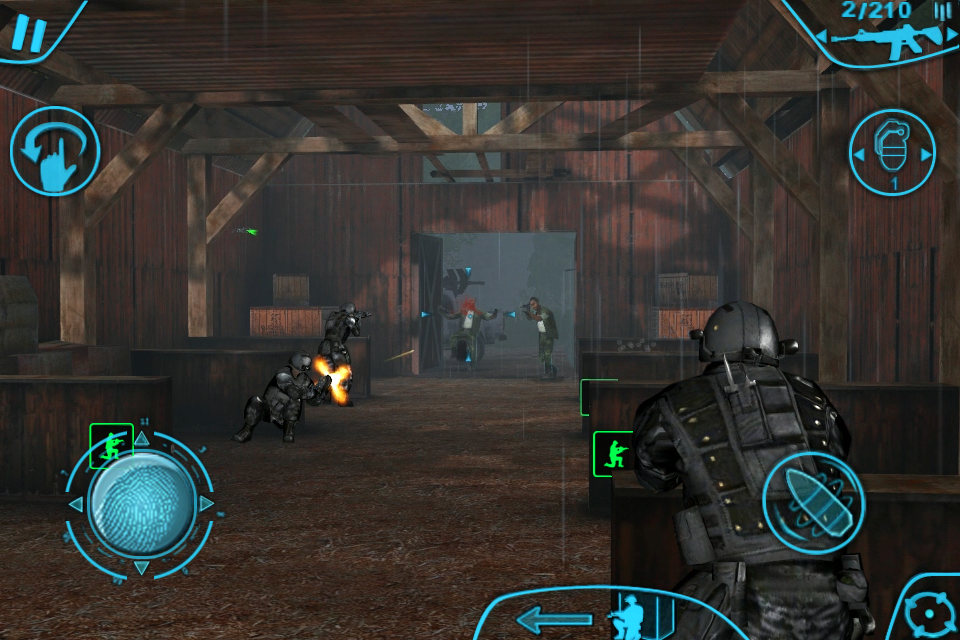Touch the fingerprint movement joystick
The width and height of the screenshot is (960, 640).
pyautogui.click(x=141, y=503)
